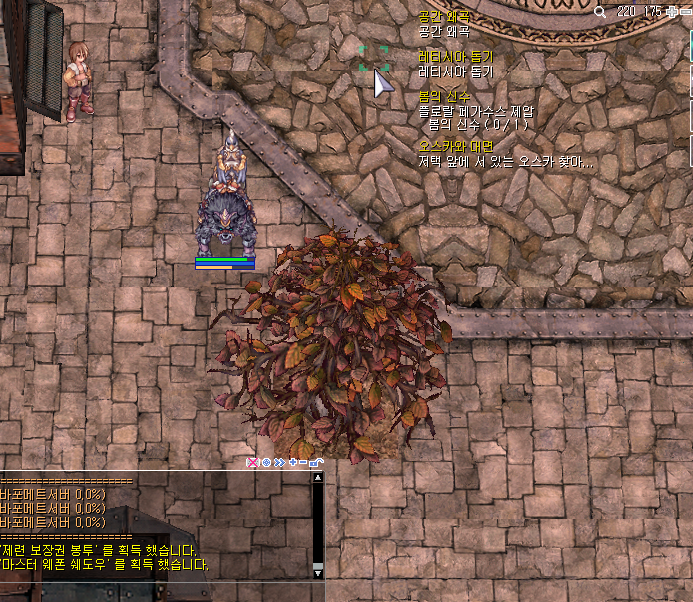Toggle the chat window lock icon
This screenshot has height=602, width=693.
[316, 463]
